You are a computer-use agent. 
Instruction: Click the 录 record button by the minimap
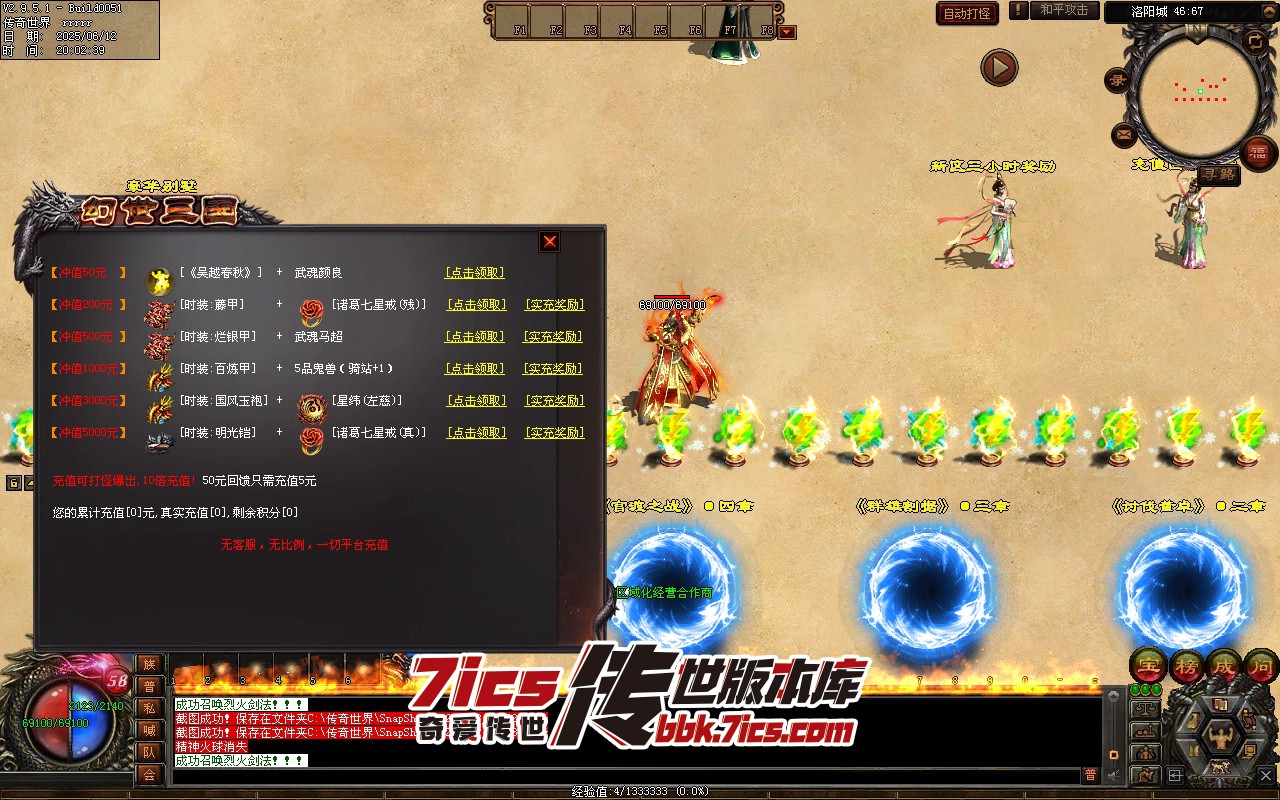(1117, 80)
